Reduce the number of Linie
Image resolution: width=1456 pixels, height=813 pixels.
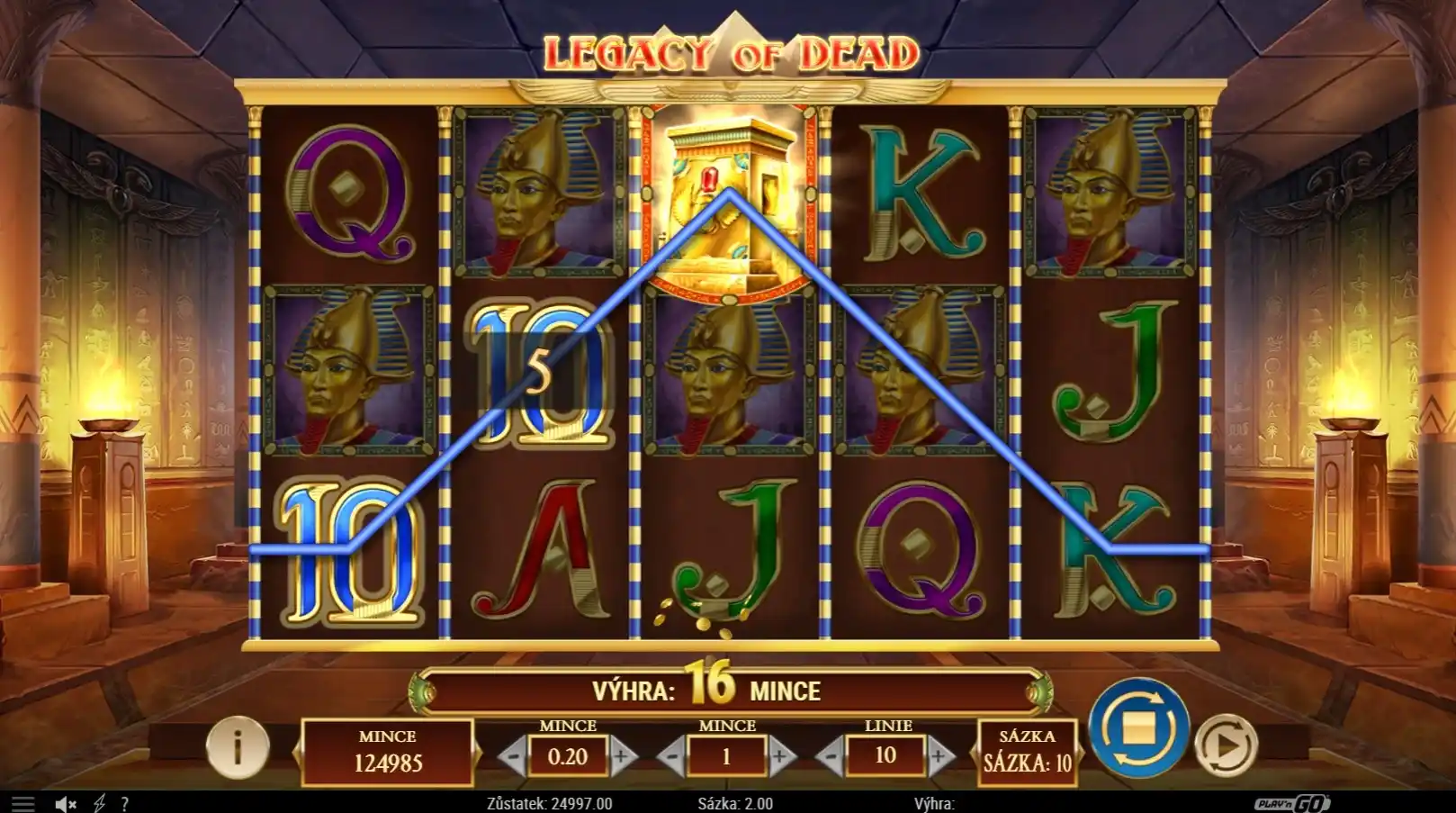pyautogui.click(x=831, y=757)
